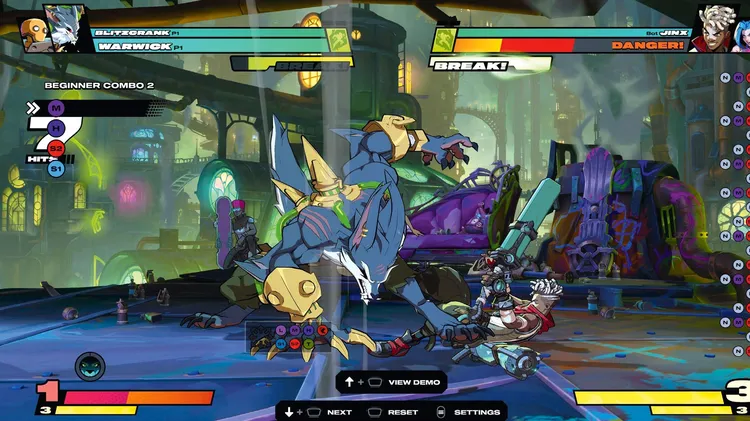This screenshot has height=421, width=750.
Task: Click the green fuse icon beside Blitzcrank's bar
Action: pos(339,39)
